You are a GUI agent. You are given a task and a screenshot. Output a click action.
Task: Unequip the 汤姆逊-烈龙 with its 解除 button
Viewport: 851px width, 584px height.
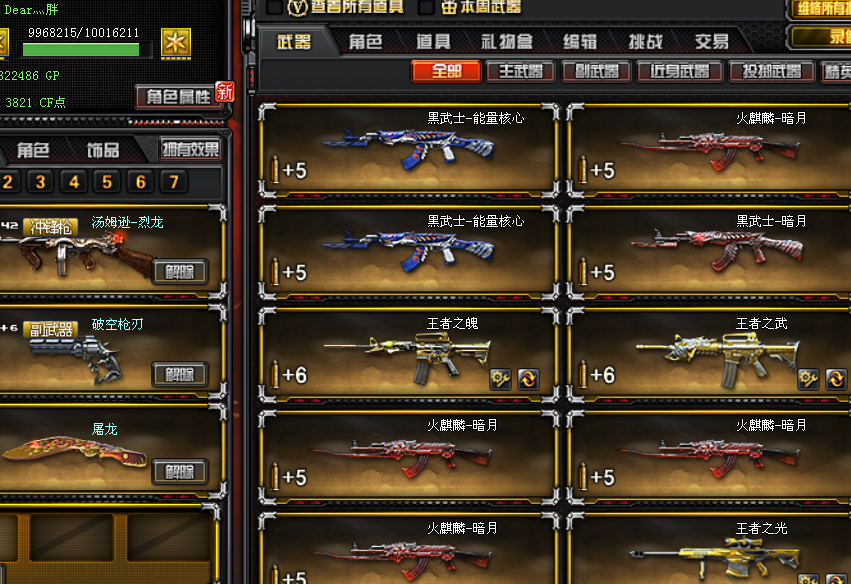click(180, 271)
